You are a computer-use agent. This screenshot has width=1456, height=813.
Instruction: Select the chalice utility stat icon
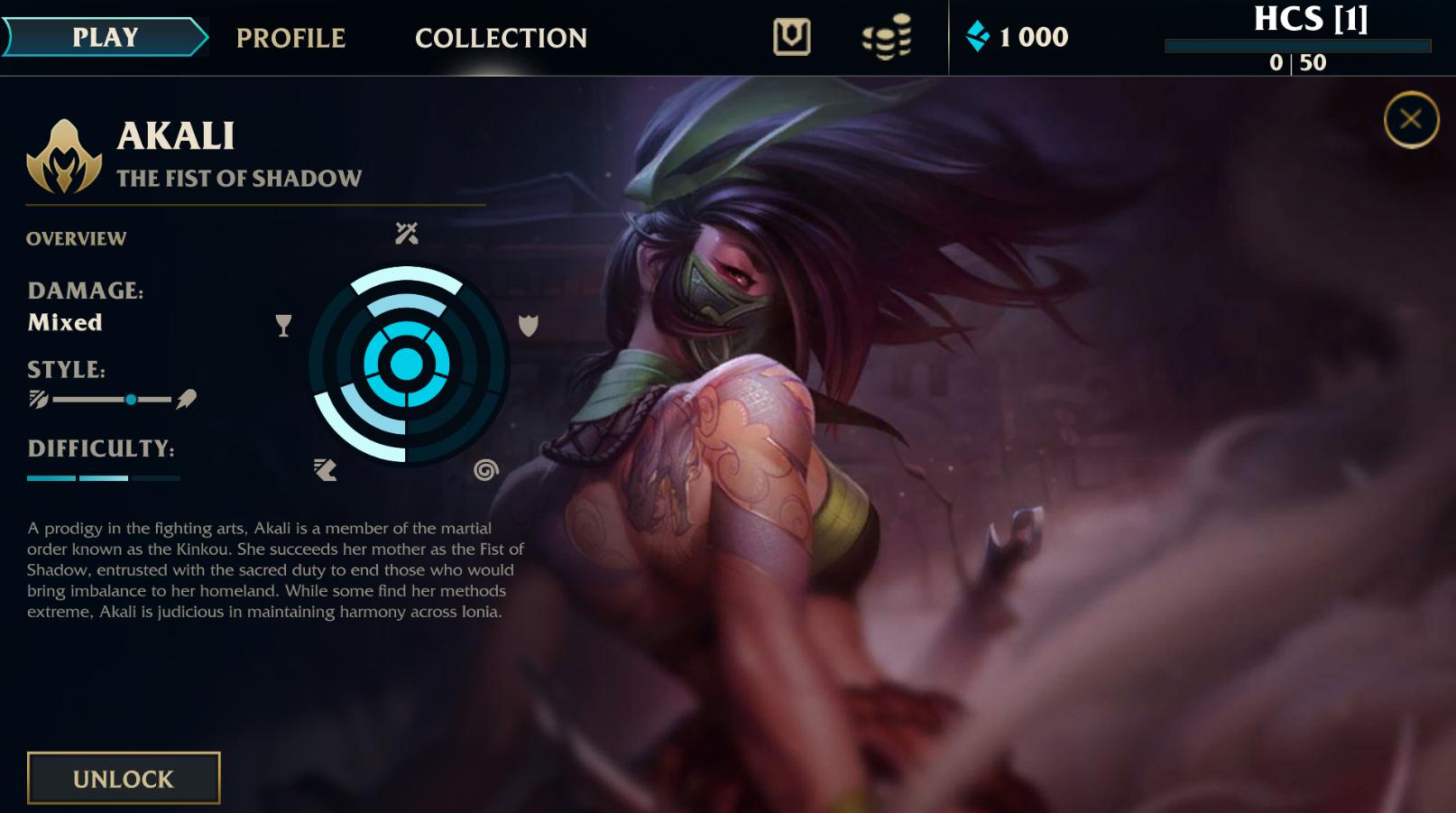(284, 326)
